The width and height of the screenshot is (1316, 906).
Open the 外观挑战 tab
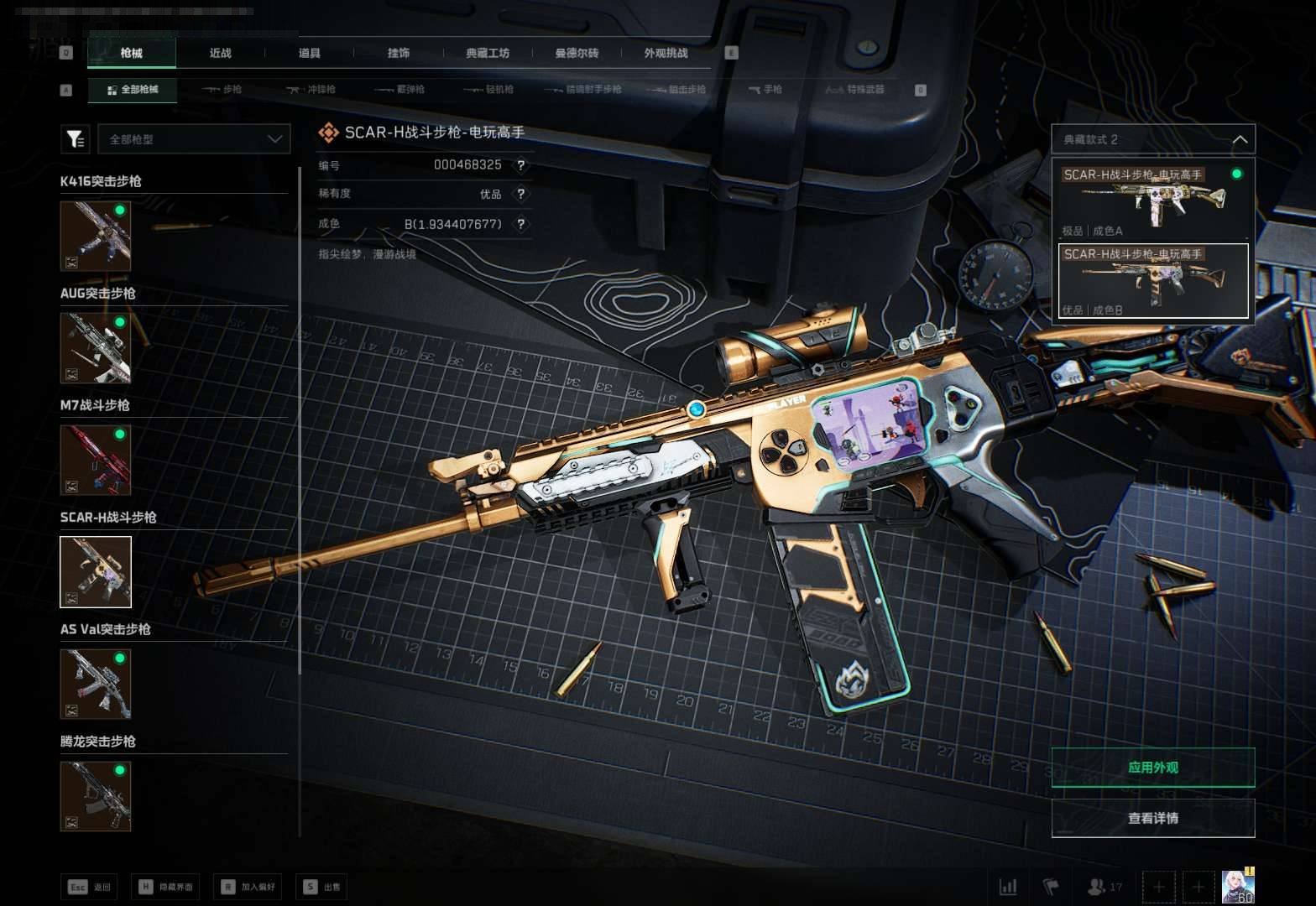[666, 53]
